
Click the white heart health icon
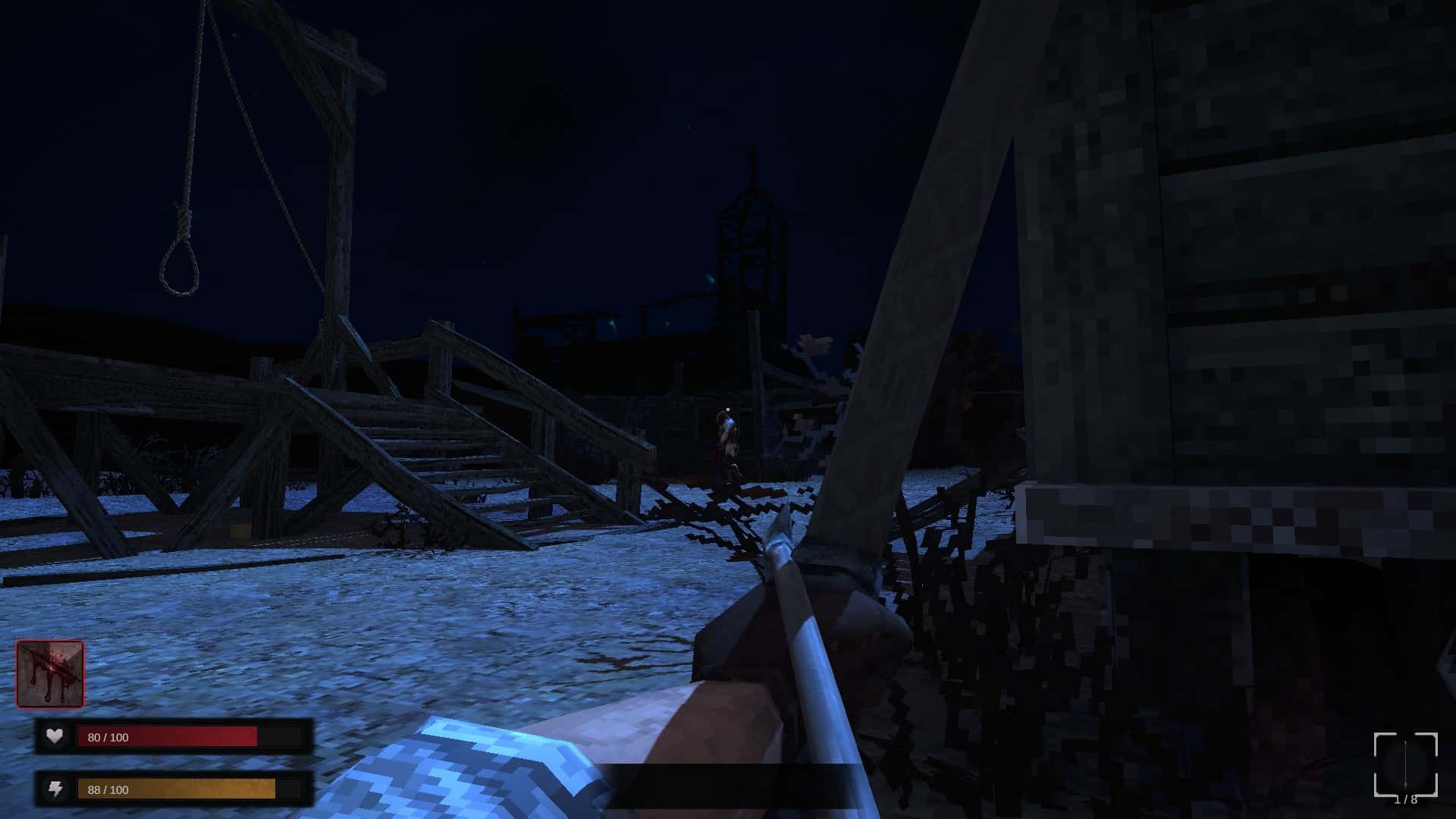(53, 736)
